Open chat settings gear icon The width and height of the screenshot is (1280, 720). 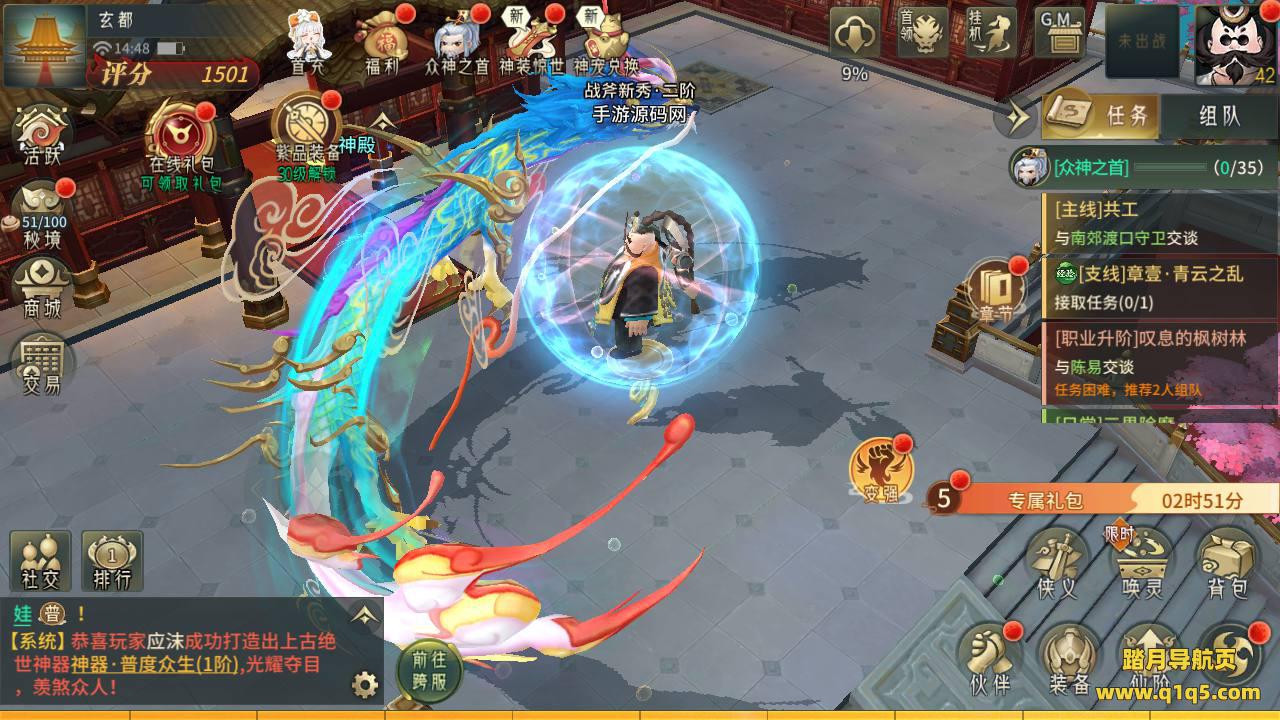coord(365,685)
